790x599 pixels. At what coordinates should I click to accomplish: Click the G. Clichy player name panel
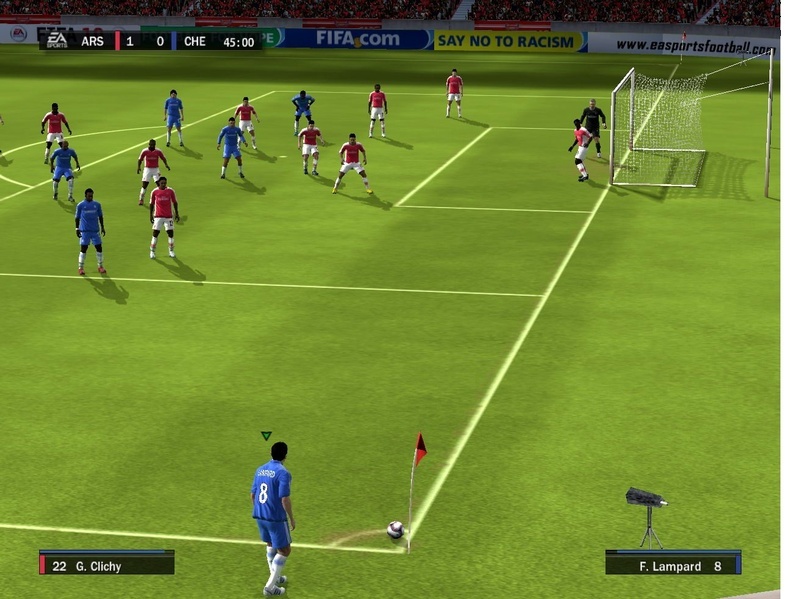pos(107,565)
